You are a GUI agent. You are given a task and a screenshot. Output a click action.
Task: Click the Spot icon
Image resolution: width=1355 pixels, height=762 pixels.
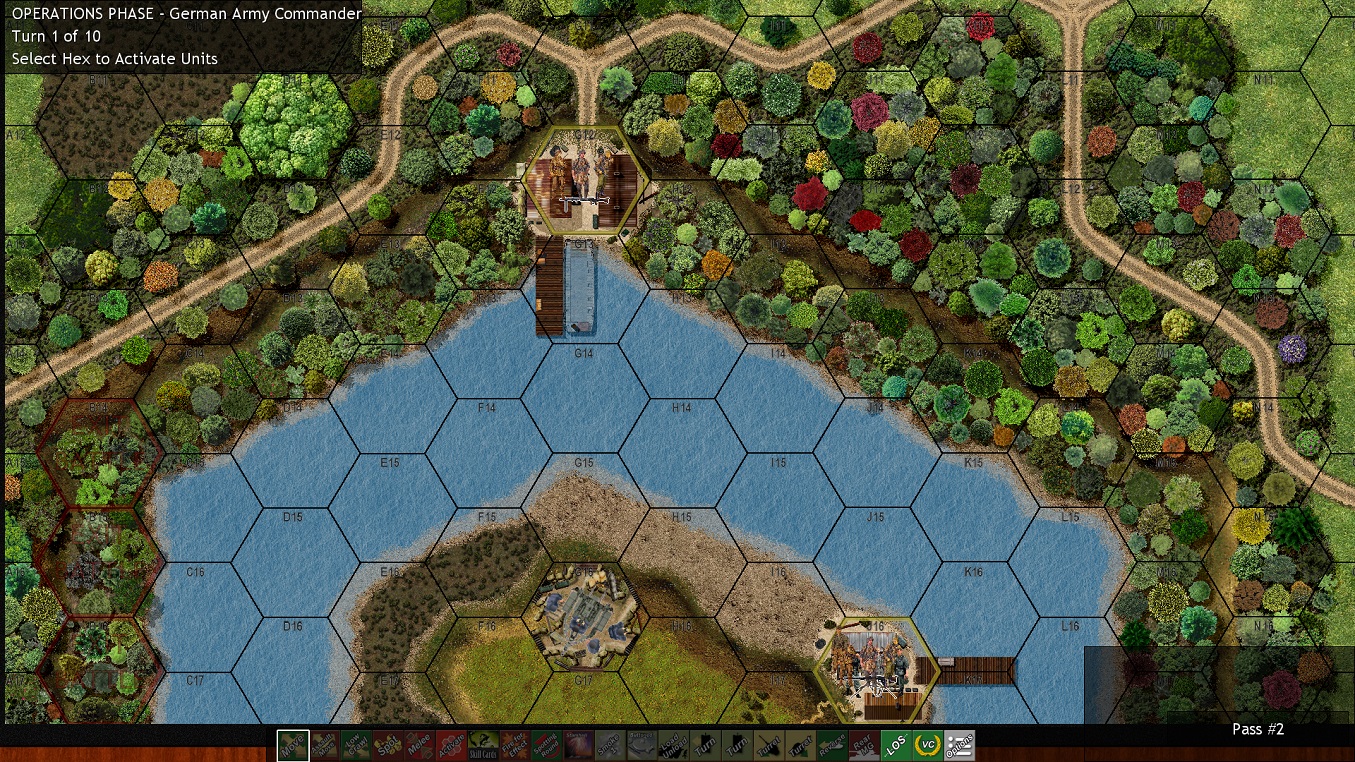(x=390, y=745)
